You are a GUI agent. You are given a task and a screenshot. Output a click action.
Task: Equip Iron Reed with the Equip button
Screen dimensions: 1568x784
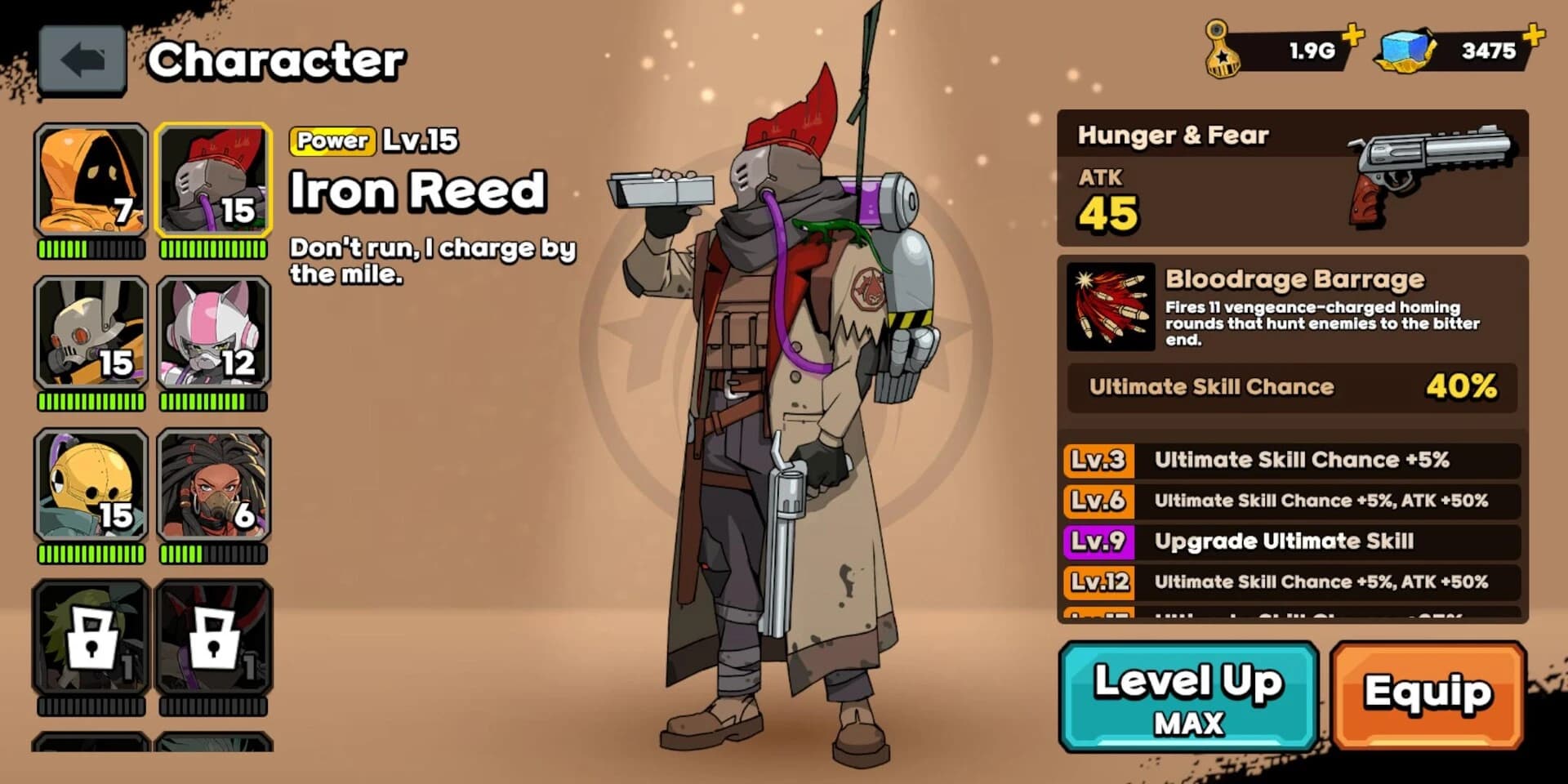click(1428, 695)
